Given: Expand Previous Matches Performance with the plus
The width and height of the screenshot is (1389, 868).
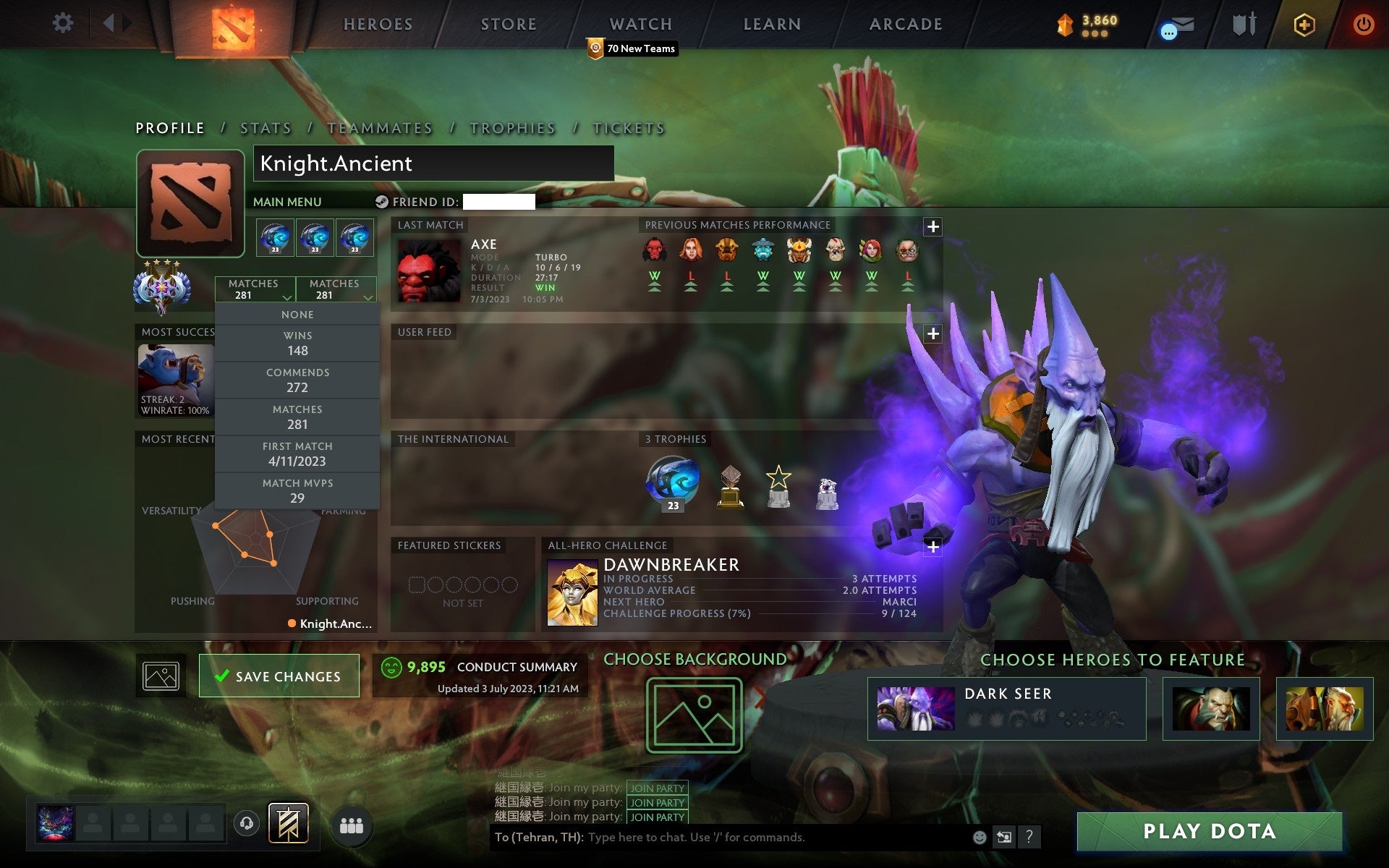Looking at the screenshot, I should pos(933,226).
